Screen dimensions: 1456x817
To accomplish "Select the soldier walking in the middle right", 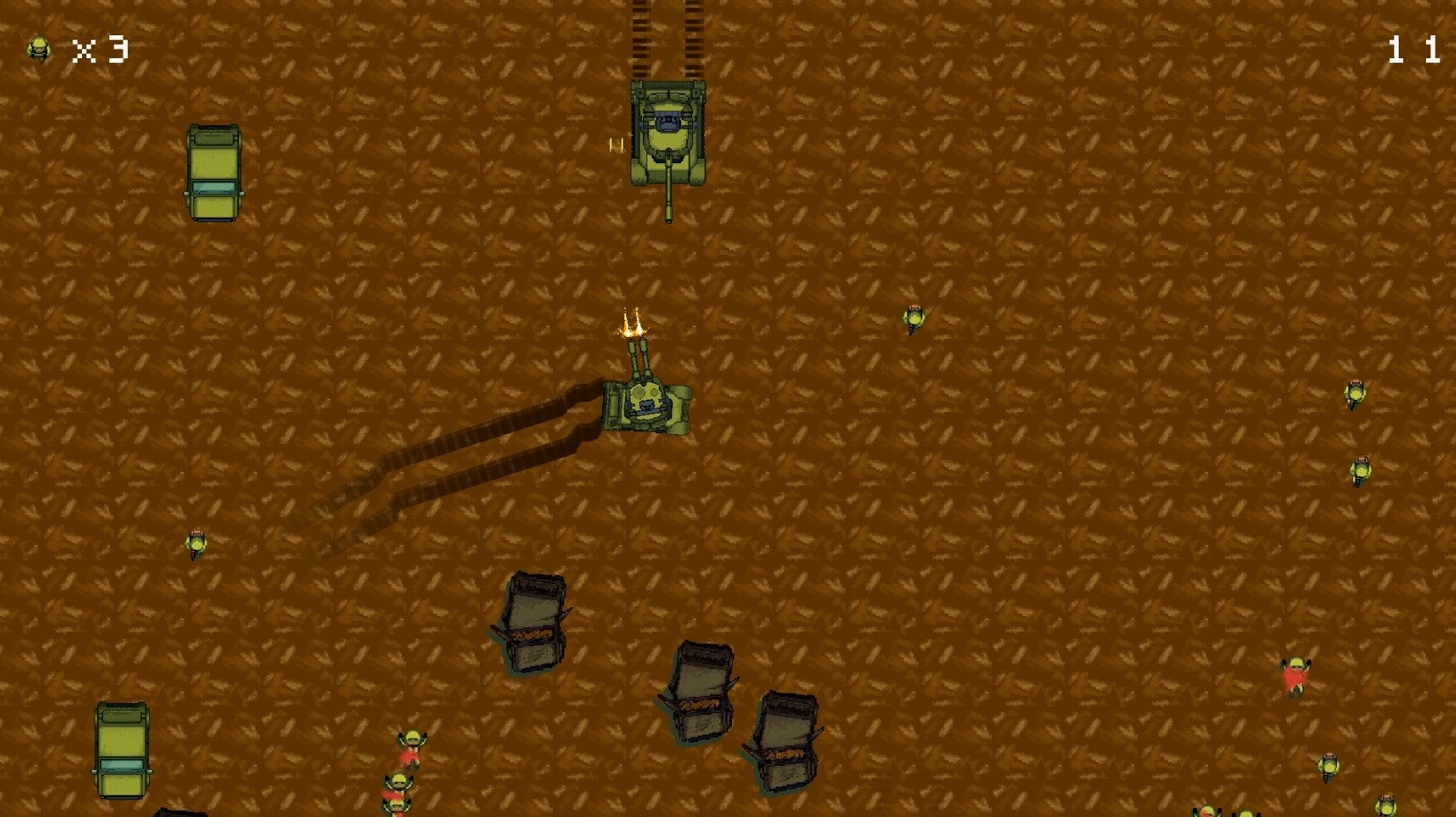I will pos(912,318).
